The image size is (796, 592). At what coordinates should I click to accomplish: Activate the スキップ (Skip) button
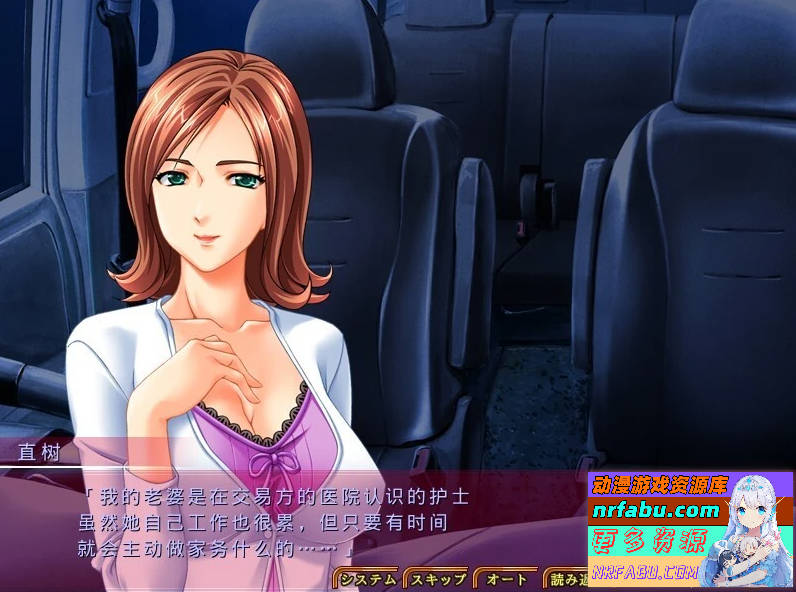(x=437, y=579)
